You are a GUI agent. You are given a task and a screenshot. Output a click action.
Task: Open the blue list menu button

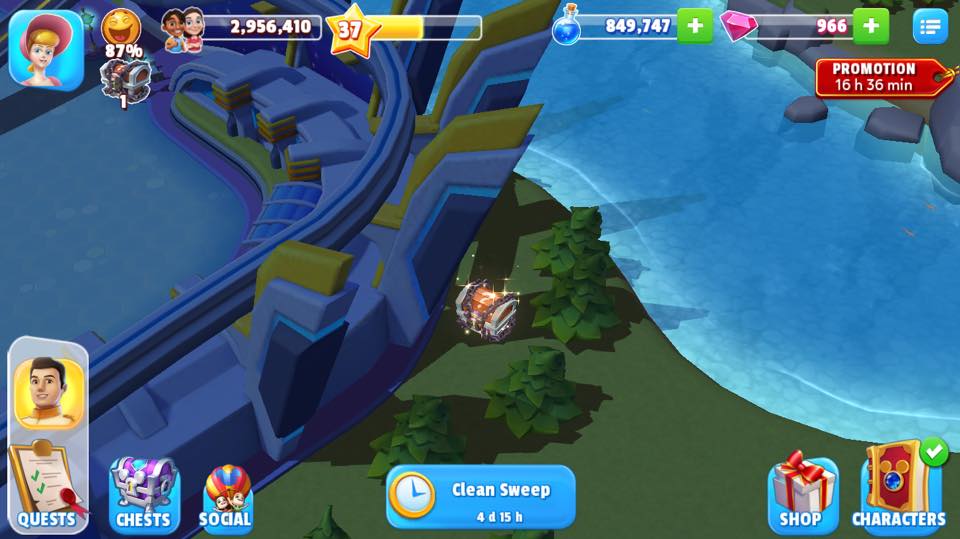[930, 26]
